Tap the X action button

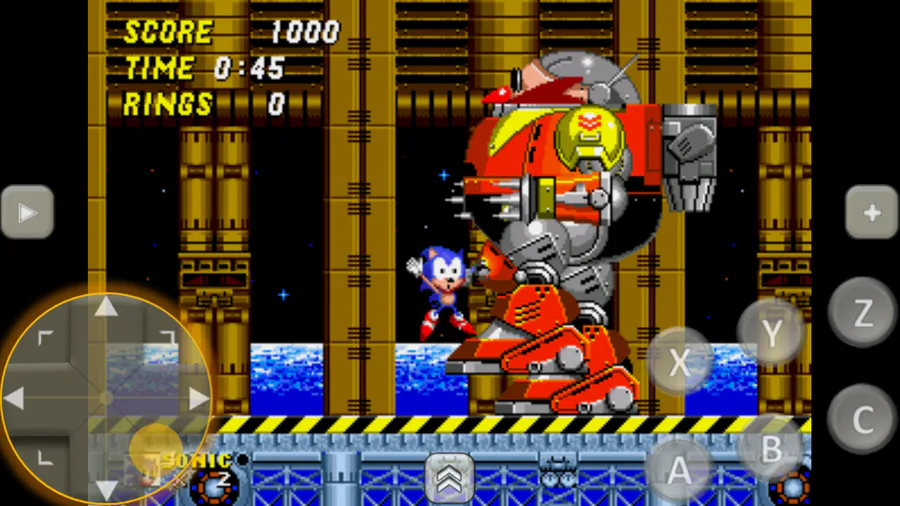point(679,362)
